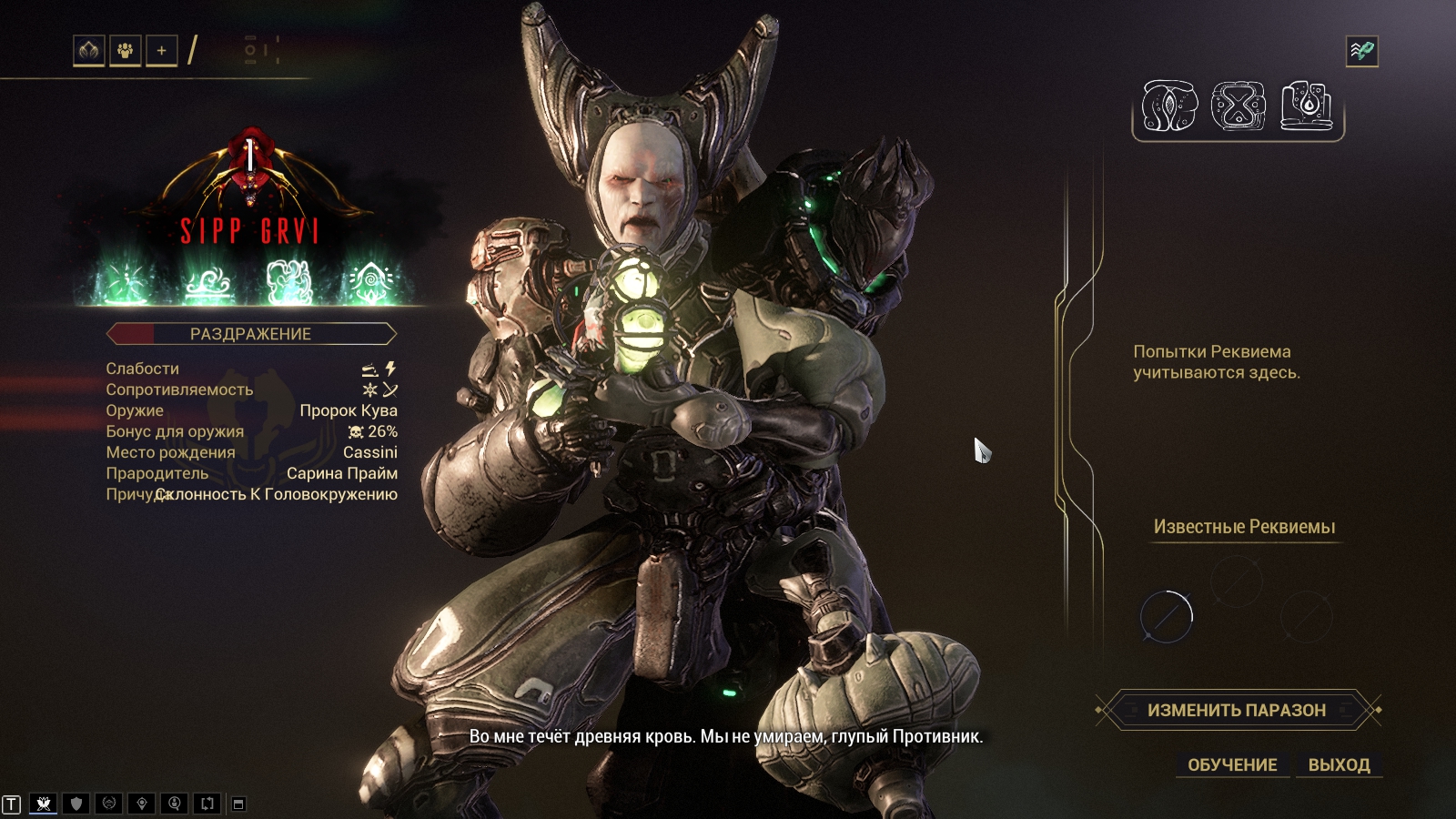Open the squad members icon

125,51
